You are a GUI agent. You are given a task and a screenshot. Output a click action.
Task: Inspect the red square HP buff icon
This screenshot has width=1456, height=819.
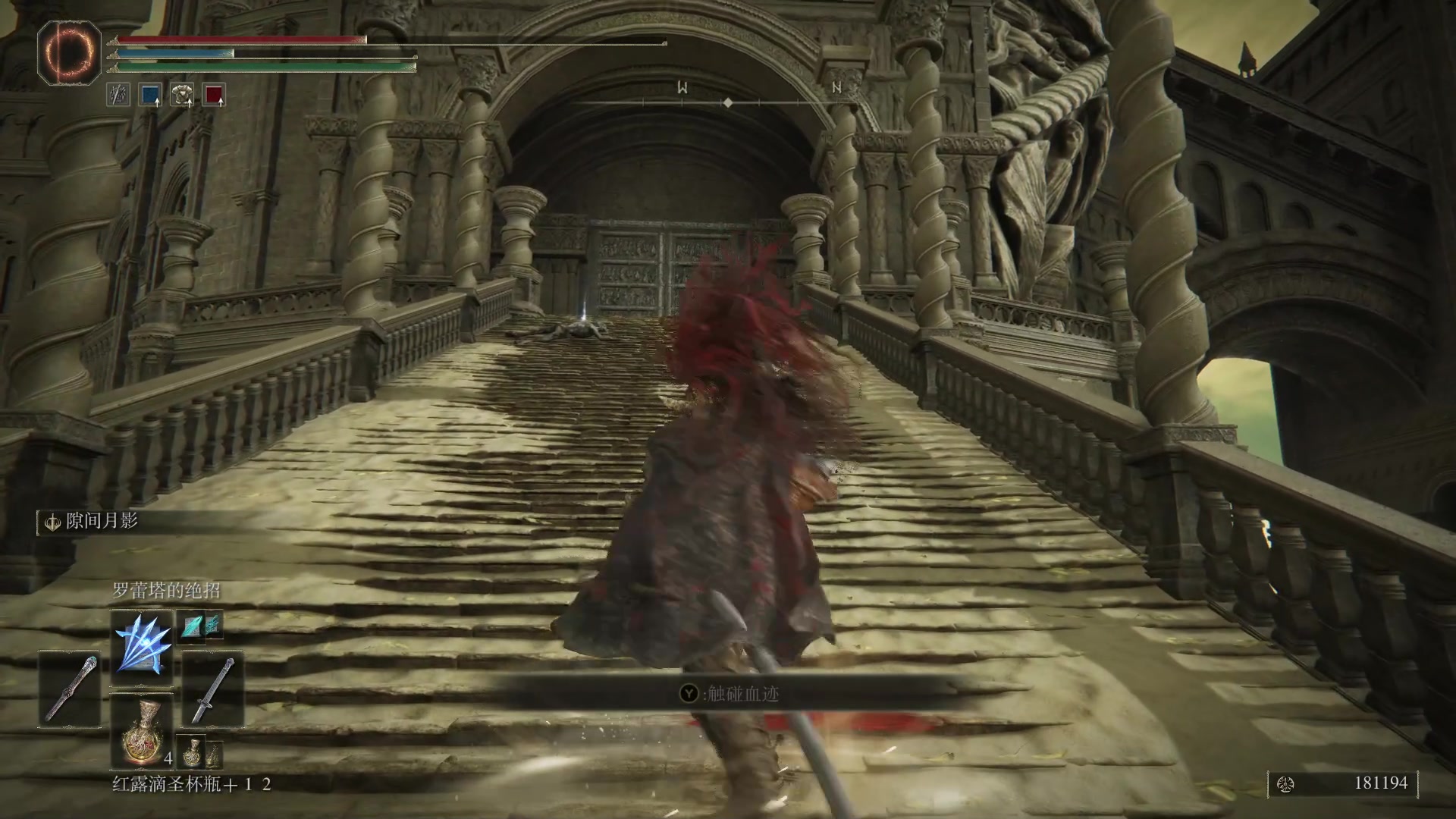(x=215, y=95)
